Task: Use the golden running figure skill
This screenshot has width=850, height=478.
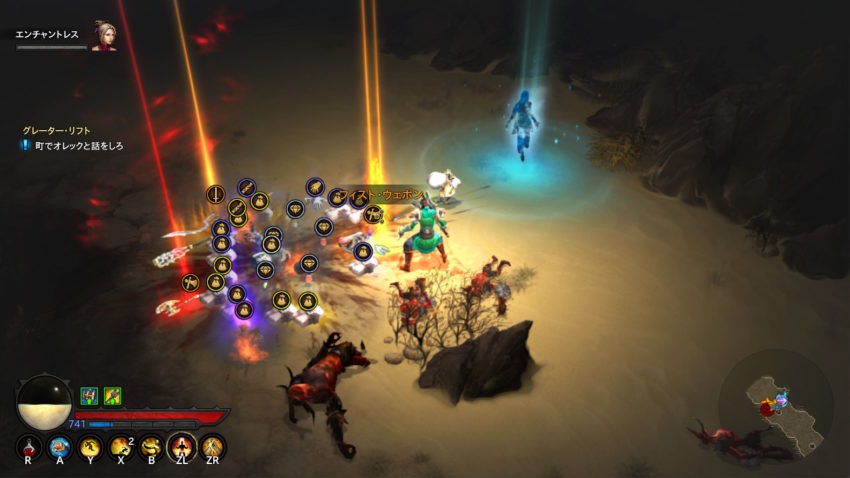Action: (x=91, y=447)
